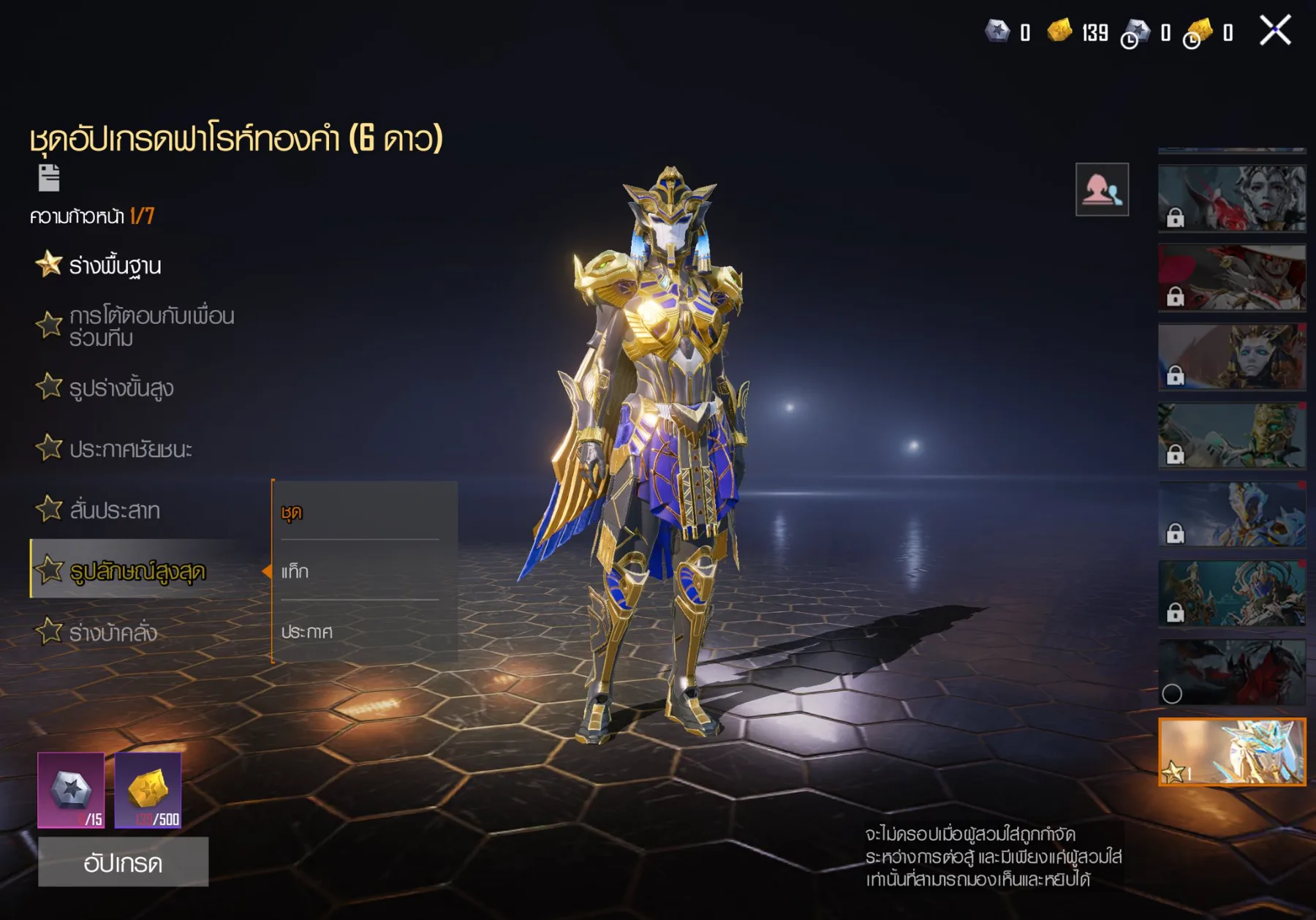Select การโต้ตอบกับเพื่อนร่วมทีม upgrade level

tap(151, 327)
